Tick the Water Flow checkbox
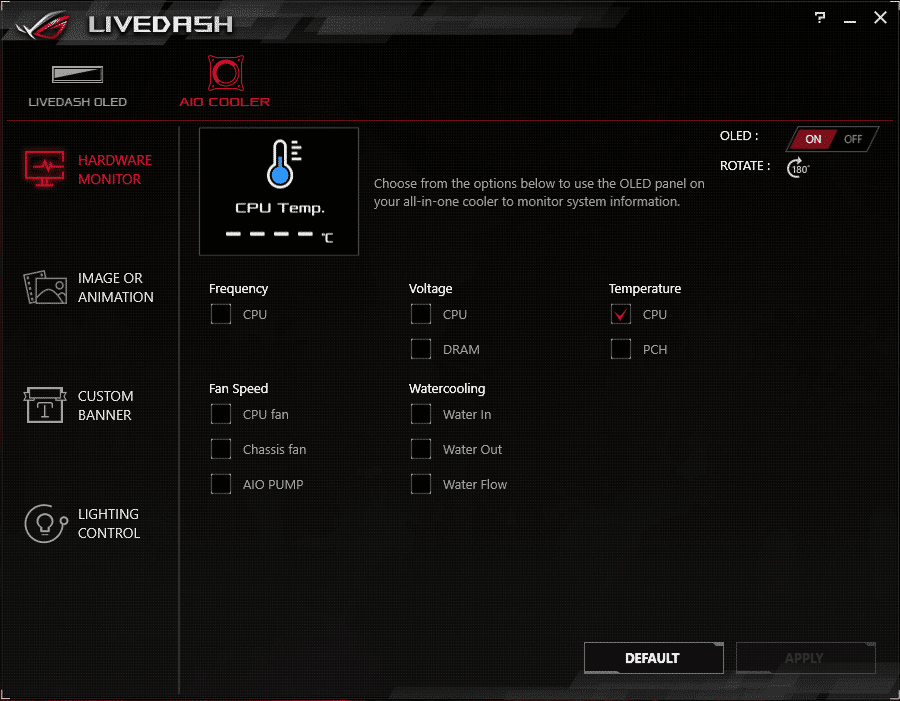 click(x=421, y=485)
